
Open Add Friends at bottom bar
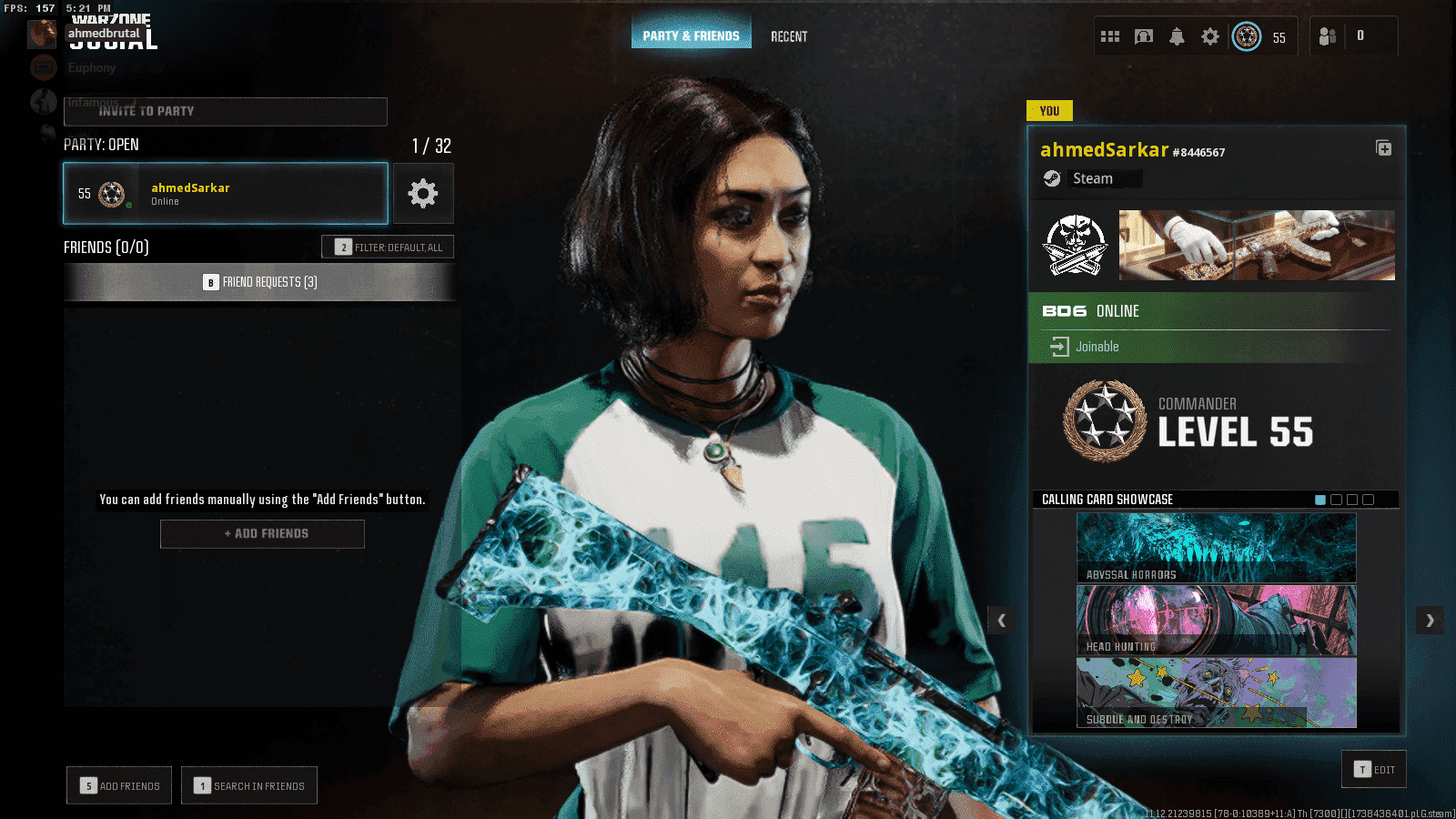[119, 785]
